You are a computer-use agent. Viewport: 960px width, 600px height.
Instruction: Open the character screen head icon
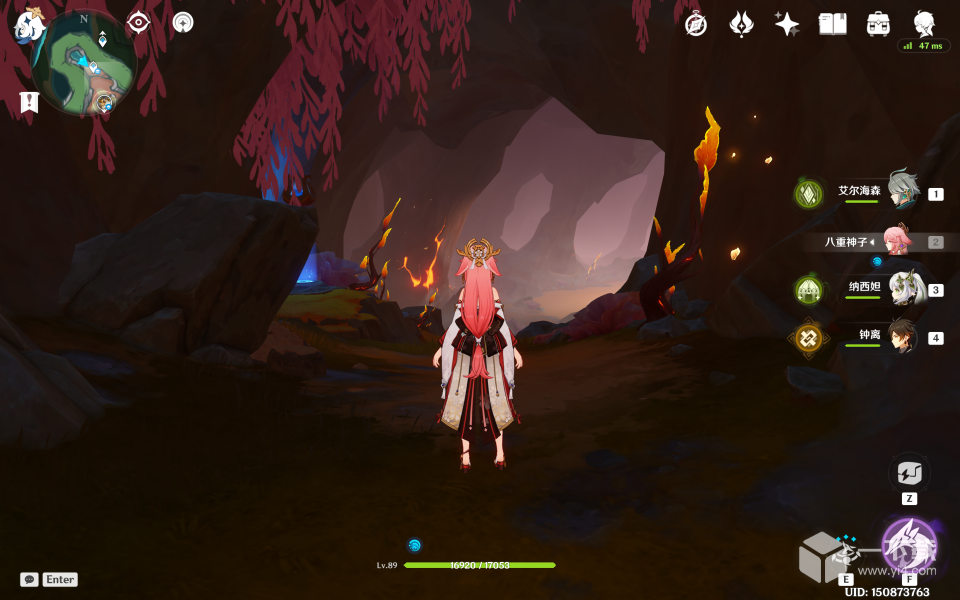click(x=925, y=24)
